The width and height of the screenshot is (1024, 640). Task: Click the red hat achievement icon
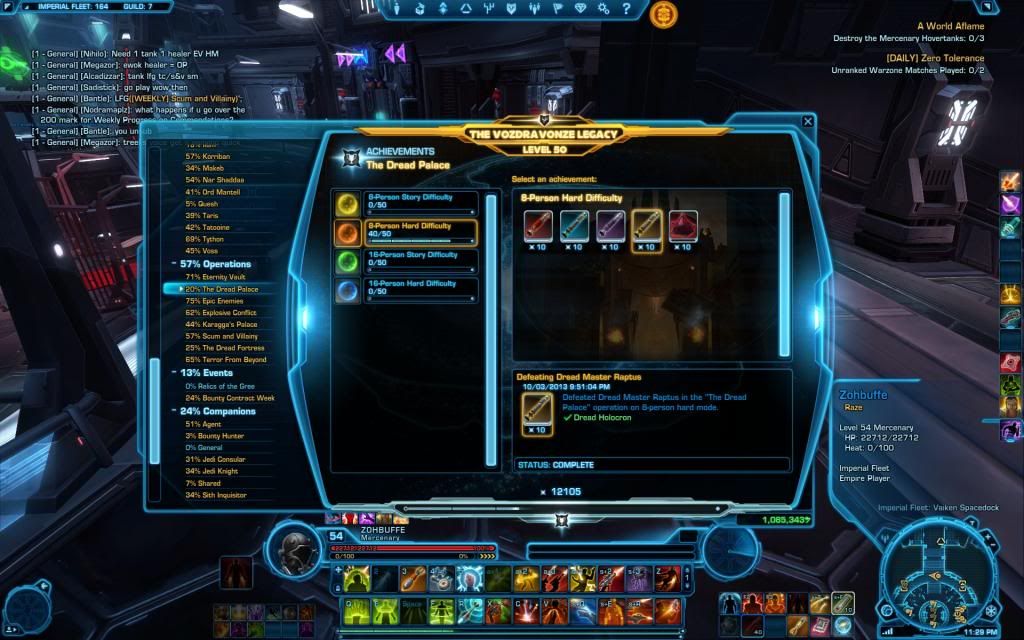(x=683, y=227)
